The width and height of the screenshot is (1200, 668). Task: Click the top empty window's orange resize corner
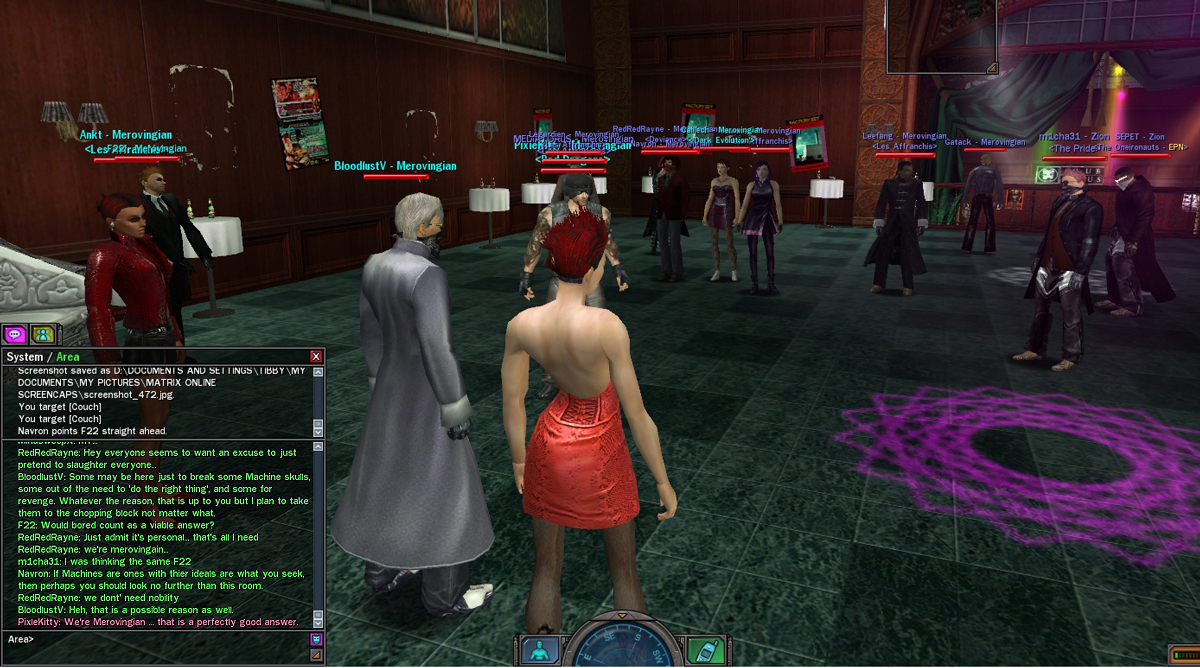click(992, 68)
